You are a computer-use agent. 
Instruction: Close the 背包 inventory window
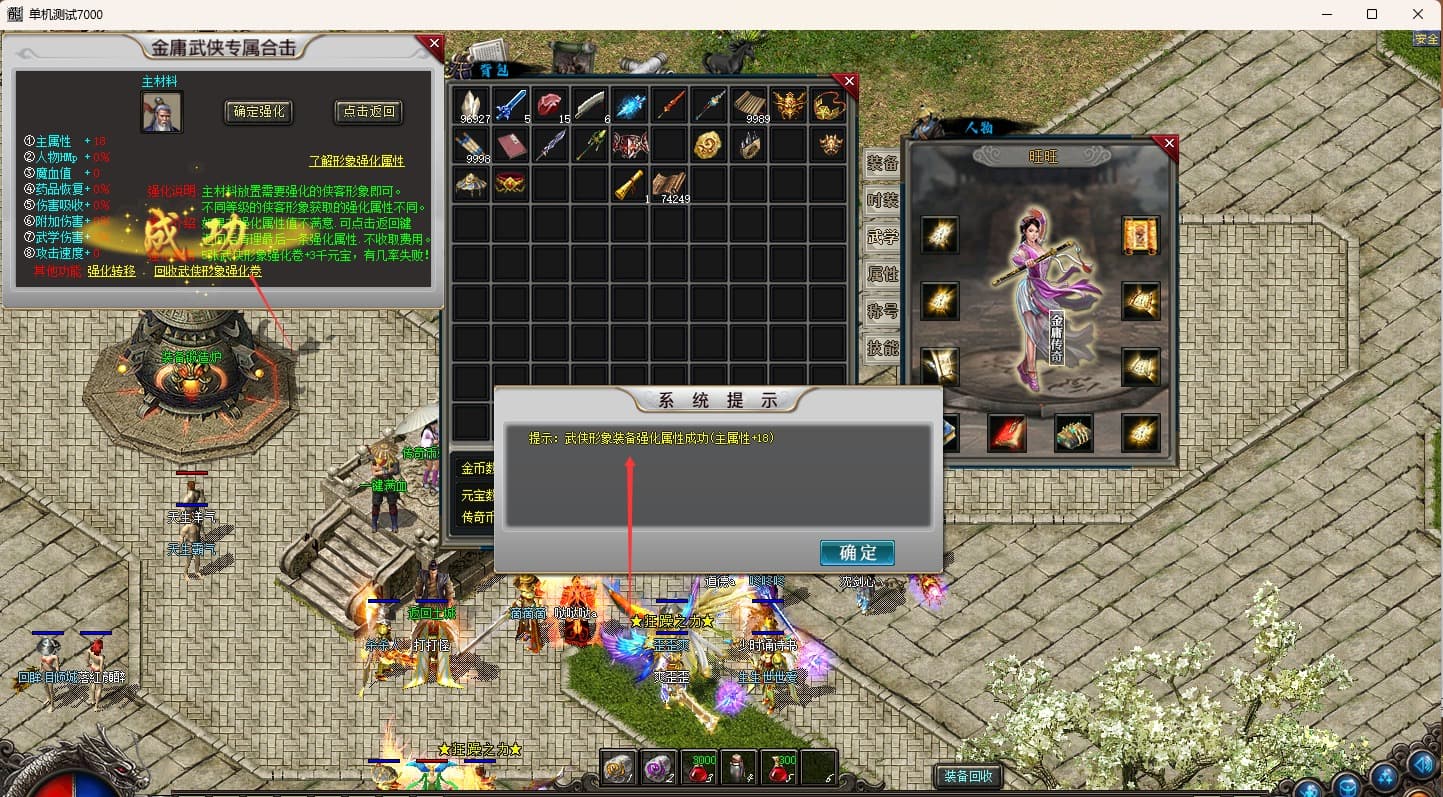coord(849,81)
